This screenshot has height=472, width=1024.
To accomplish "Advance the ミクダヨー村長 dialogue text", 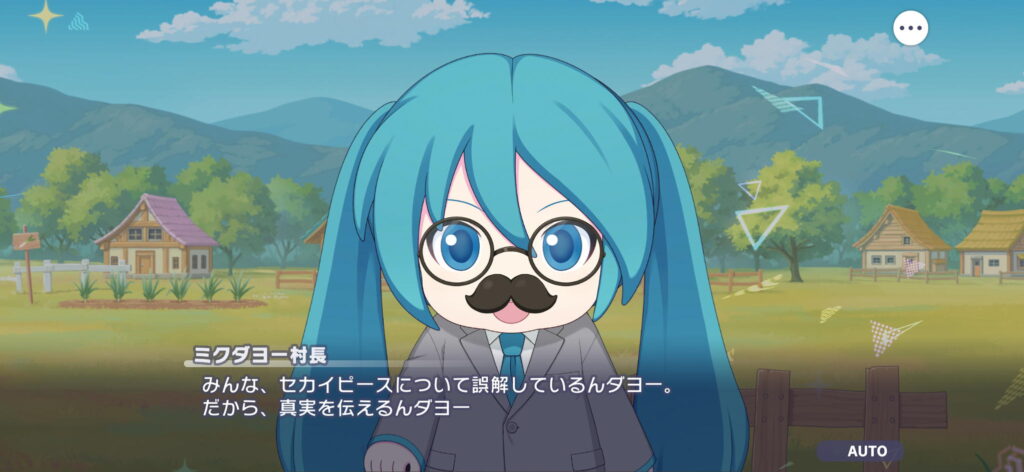I will click(x=430, y=396).
